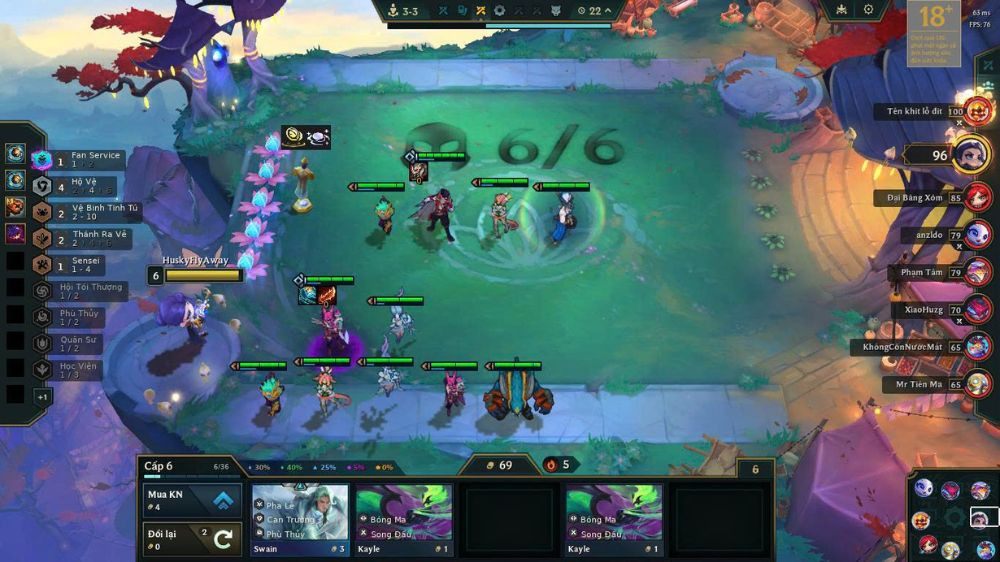View Mr Tiên Ma's board
This screenshot has width=1000, height=562.
coord(977,383)
